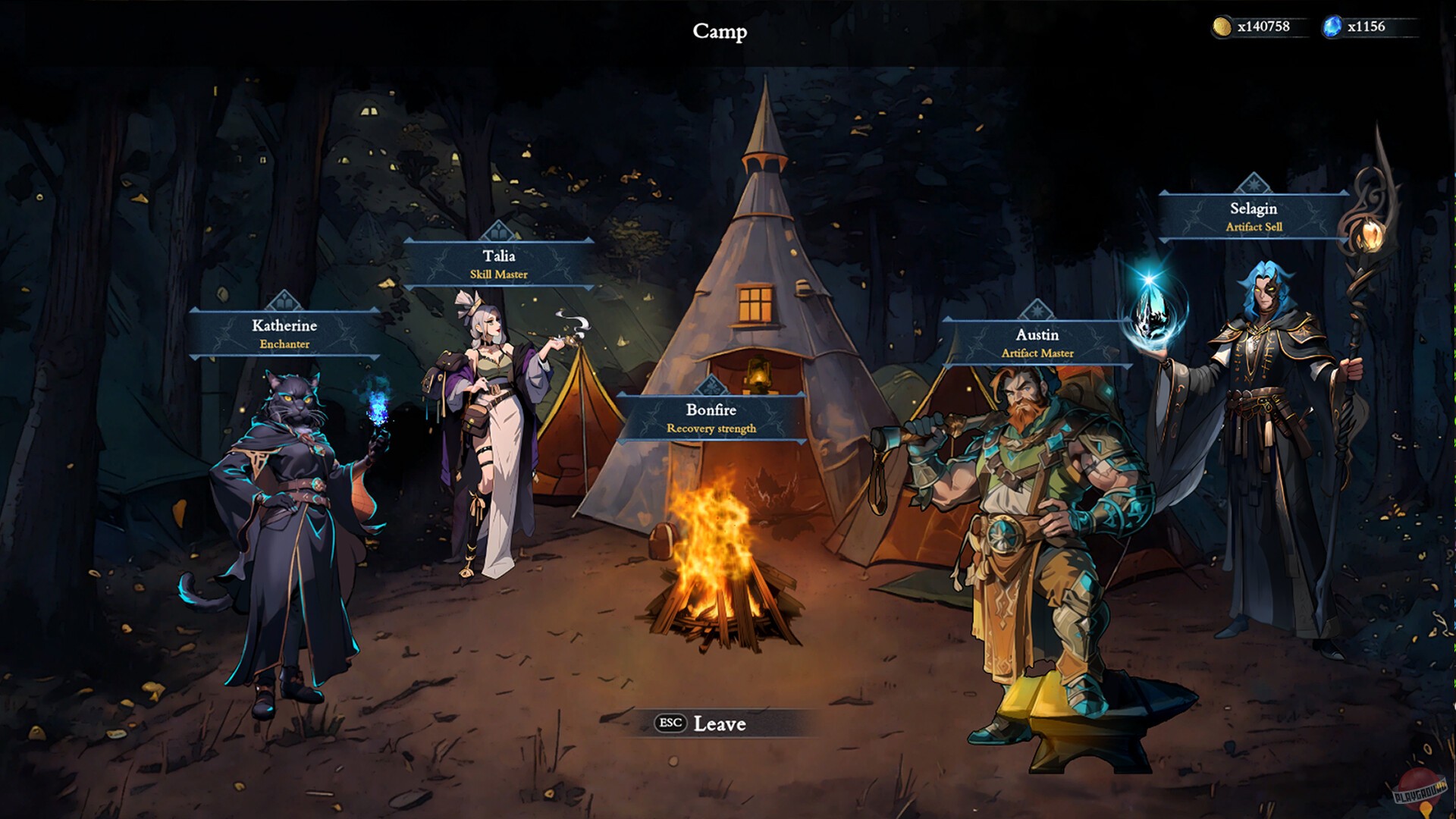Click the emblem above Selagin's Artifact Sell banner

click(x=1255, y=182)
